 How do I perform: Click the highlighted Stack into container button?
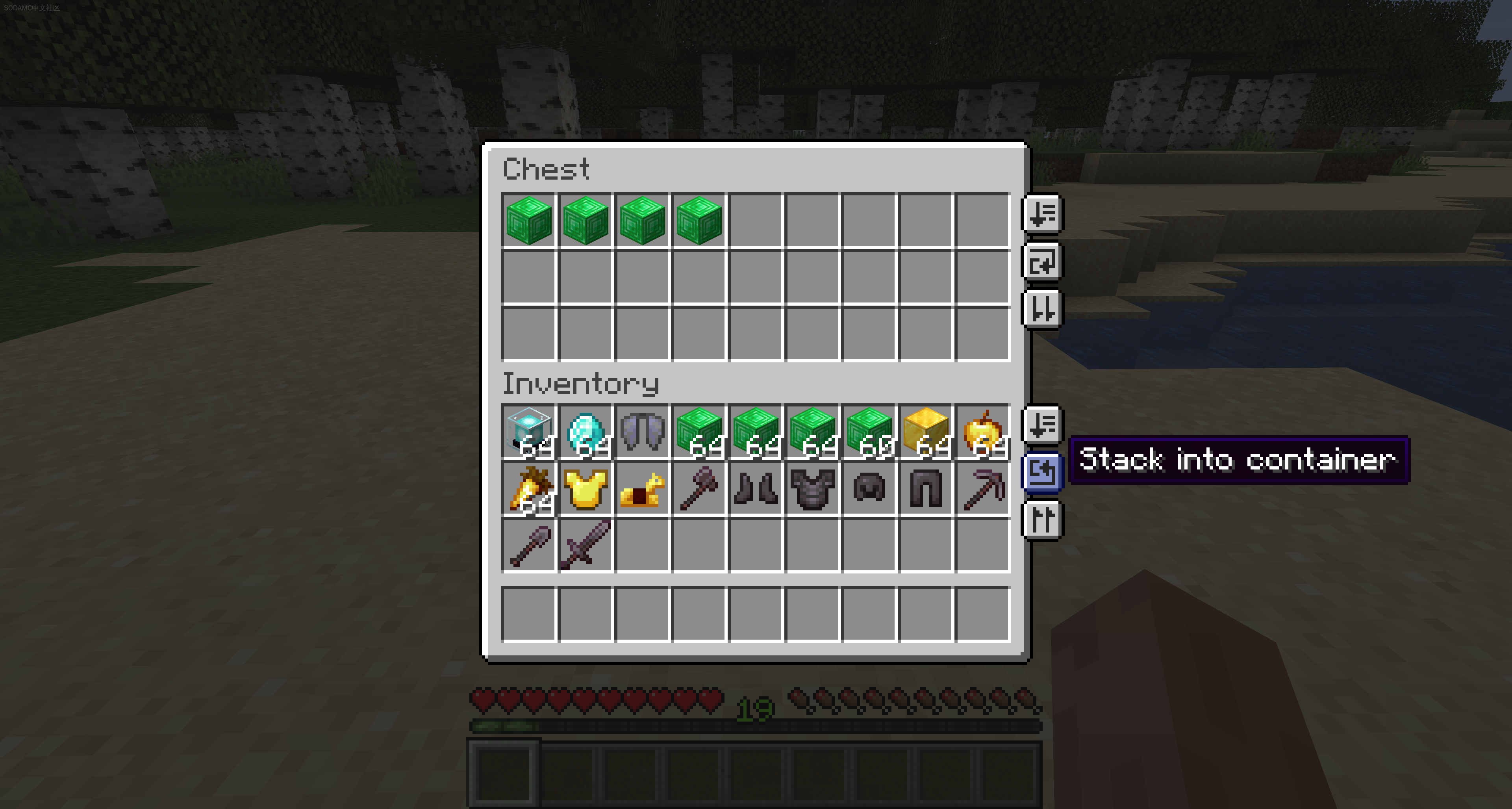pyautogui.click(x=1042, y=471)
